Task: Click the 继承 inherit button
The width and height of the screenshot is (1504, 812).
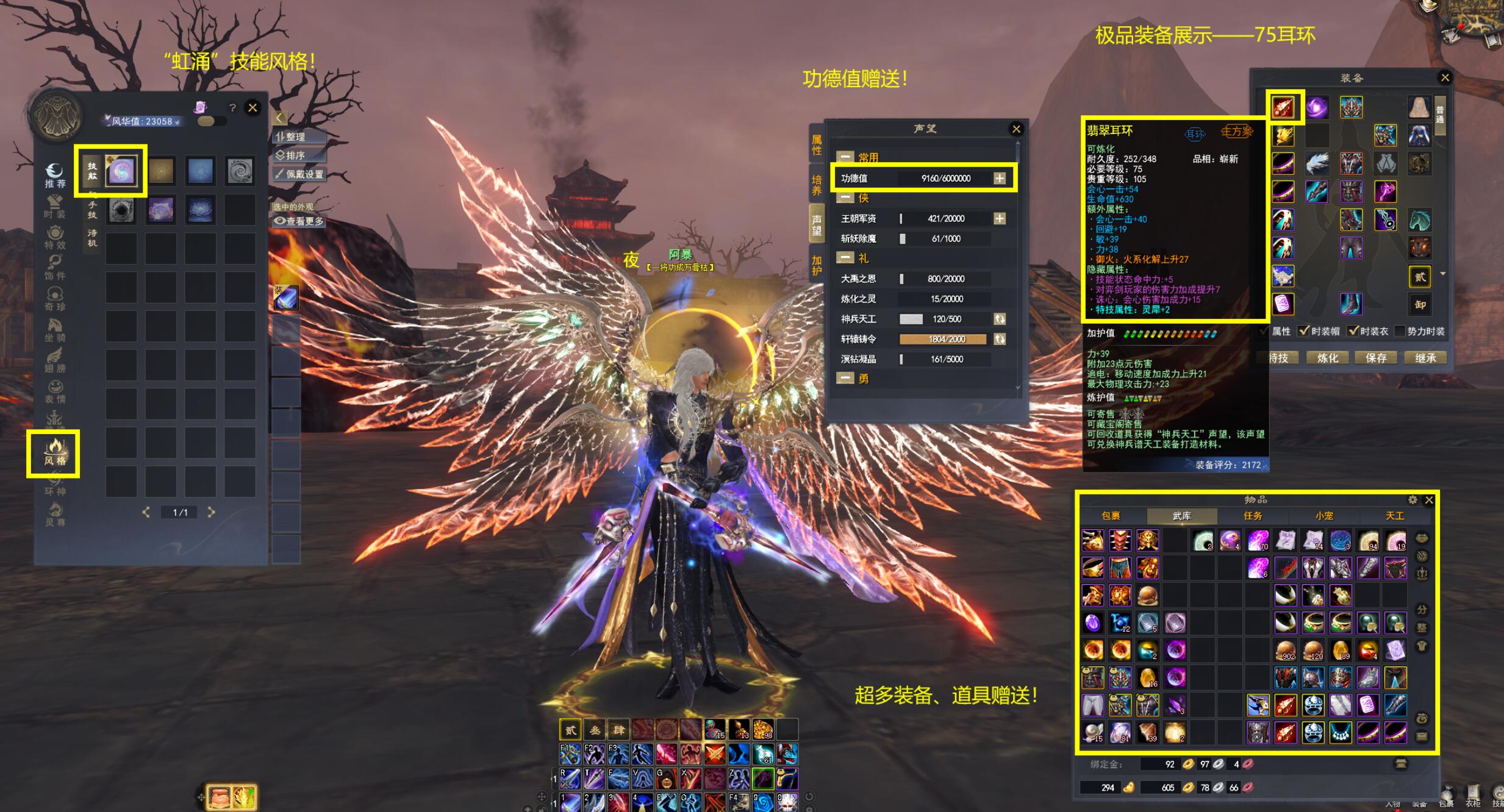Action: click(1425, 358)
